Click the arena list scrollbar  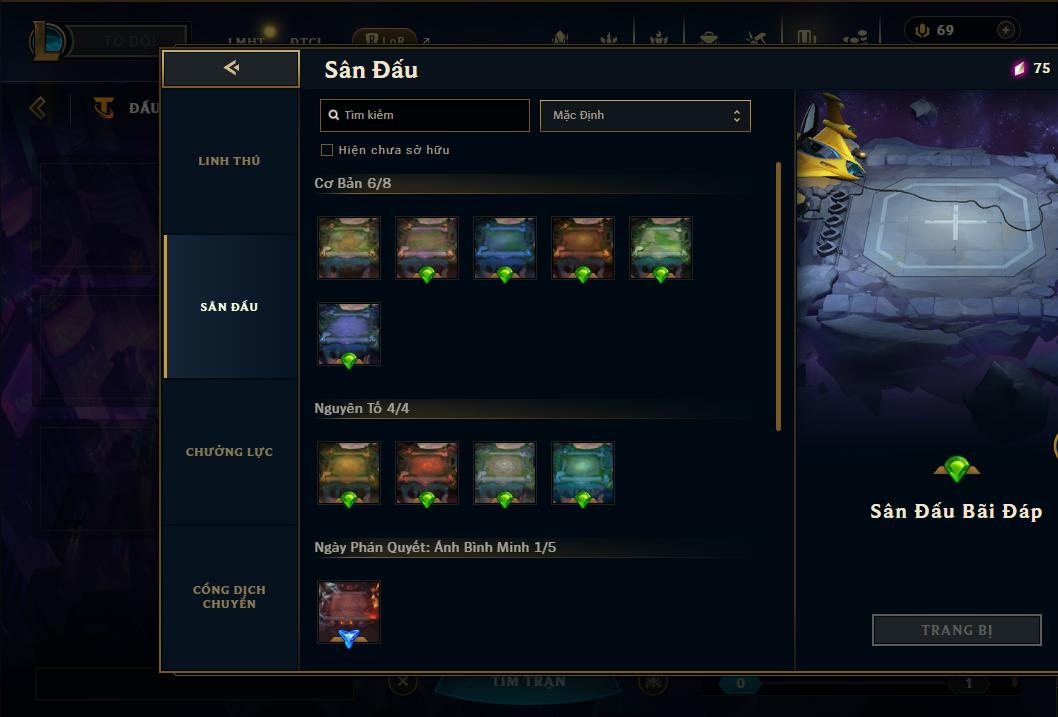click(x=779, y=296)
